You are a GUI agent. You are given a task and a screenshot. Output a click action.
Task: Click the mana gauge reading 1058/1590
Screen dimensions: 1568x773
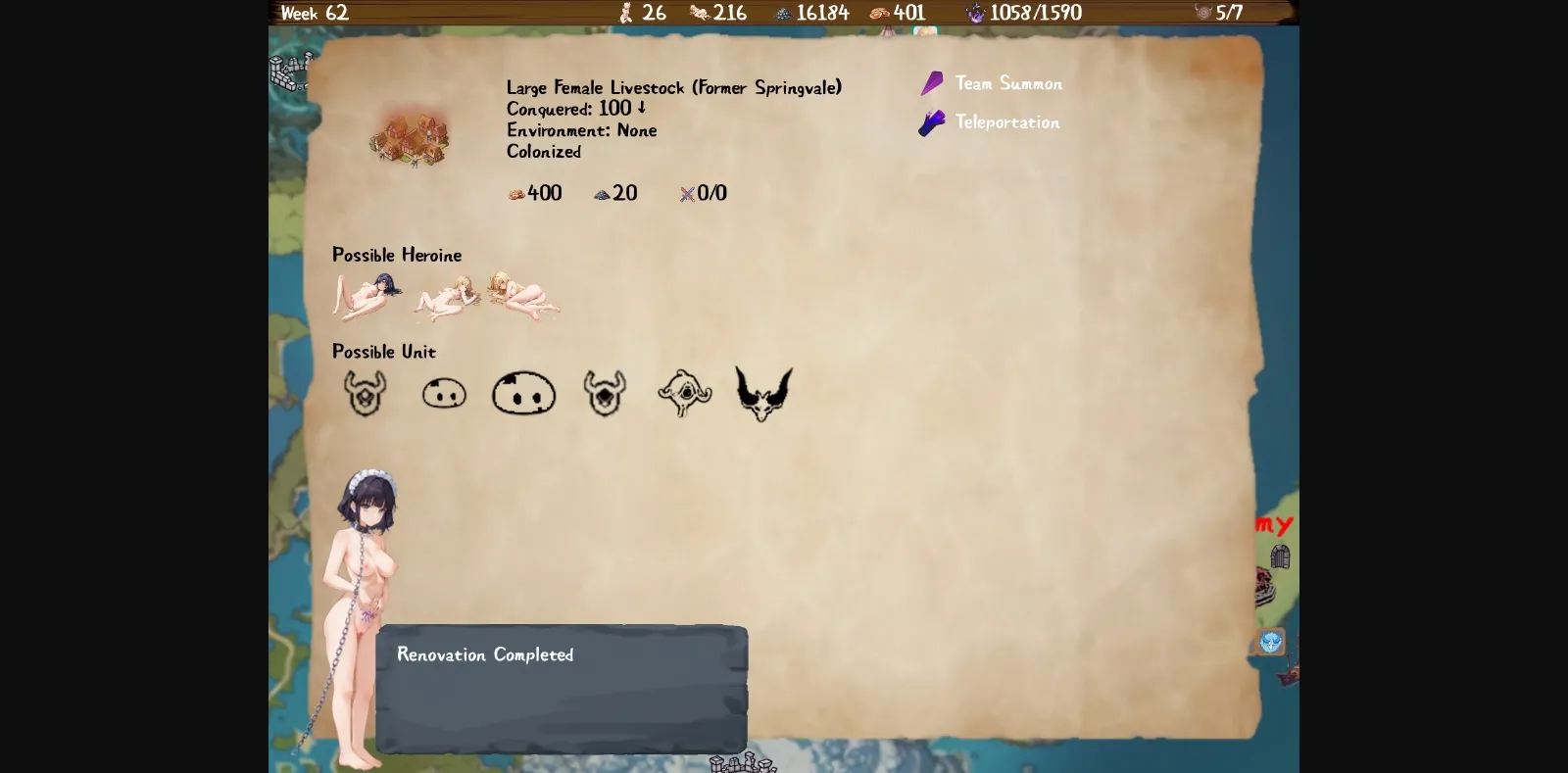[1026, 13]
